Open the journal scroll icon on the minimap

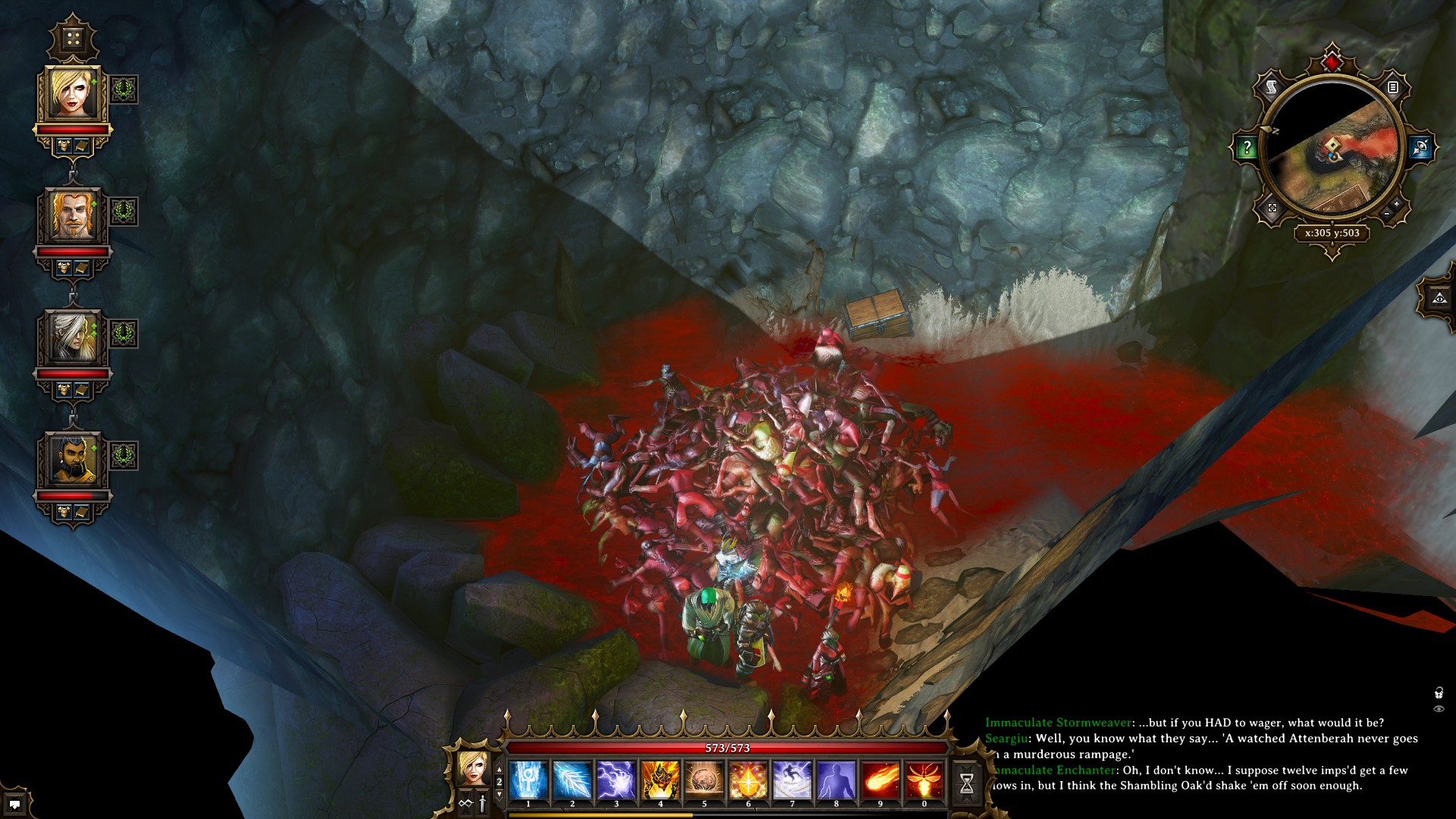point(1271,89)
